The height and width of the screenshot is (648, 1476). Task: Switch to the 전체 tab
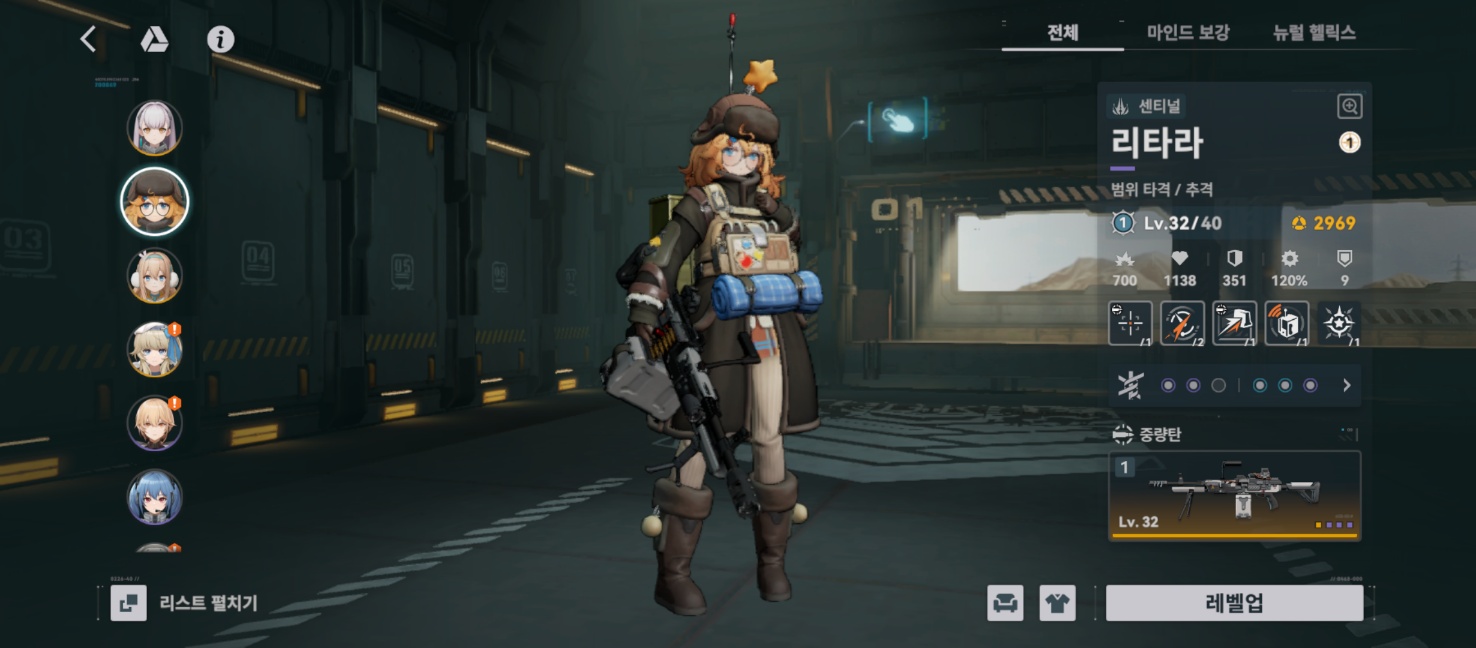[x=1062, y=33]
